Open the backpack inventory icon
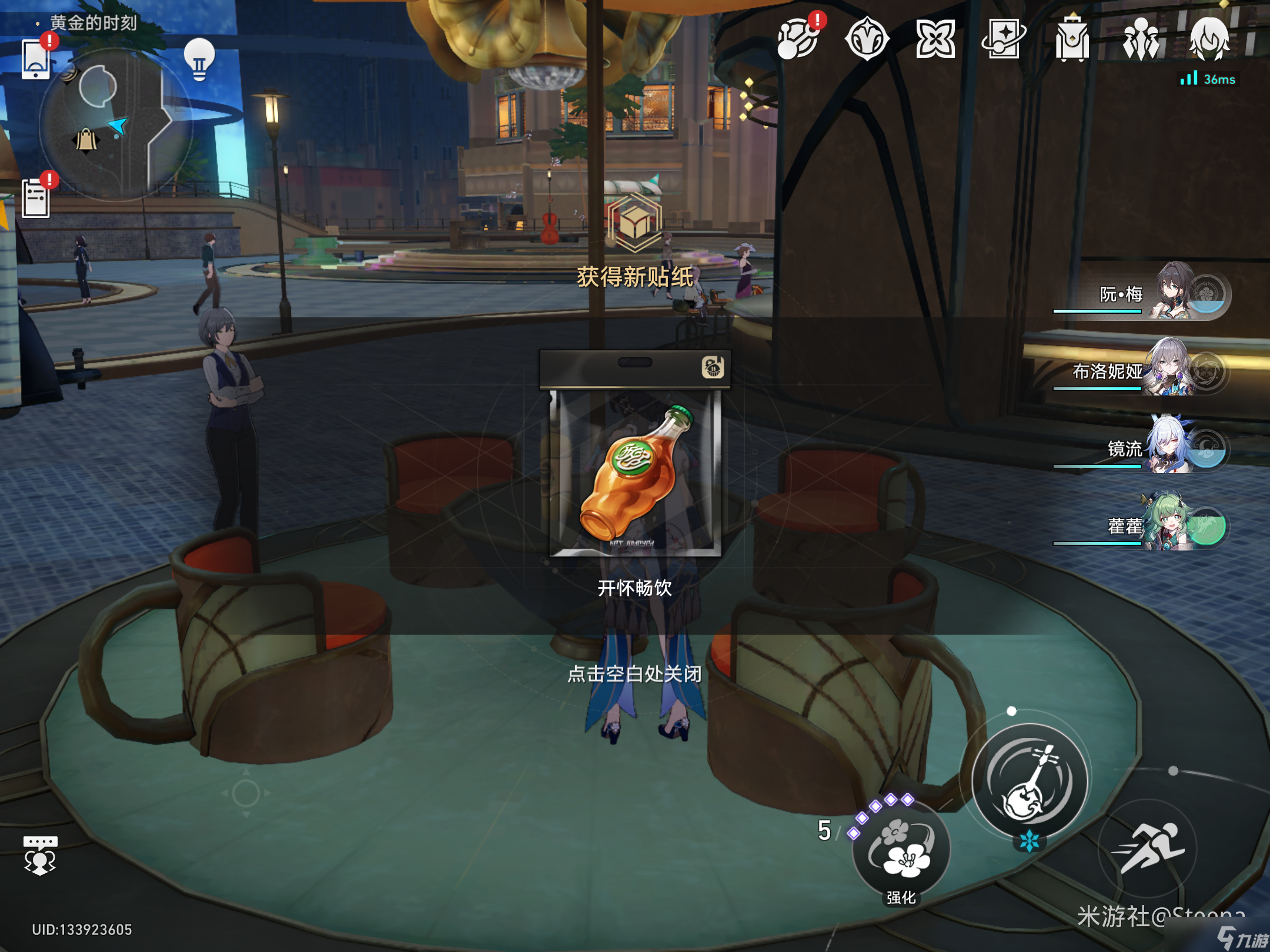 (1072, 39)
